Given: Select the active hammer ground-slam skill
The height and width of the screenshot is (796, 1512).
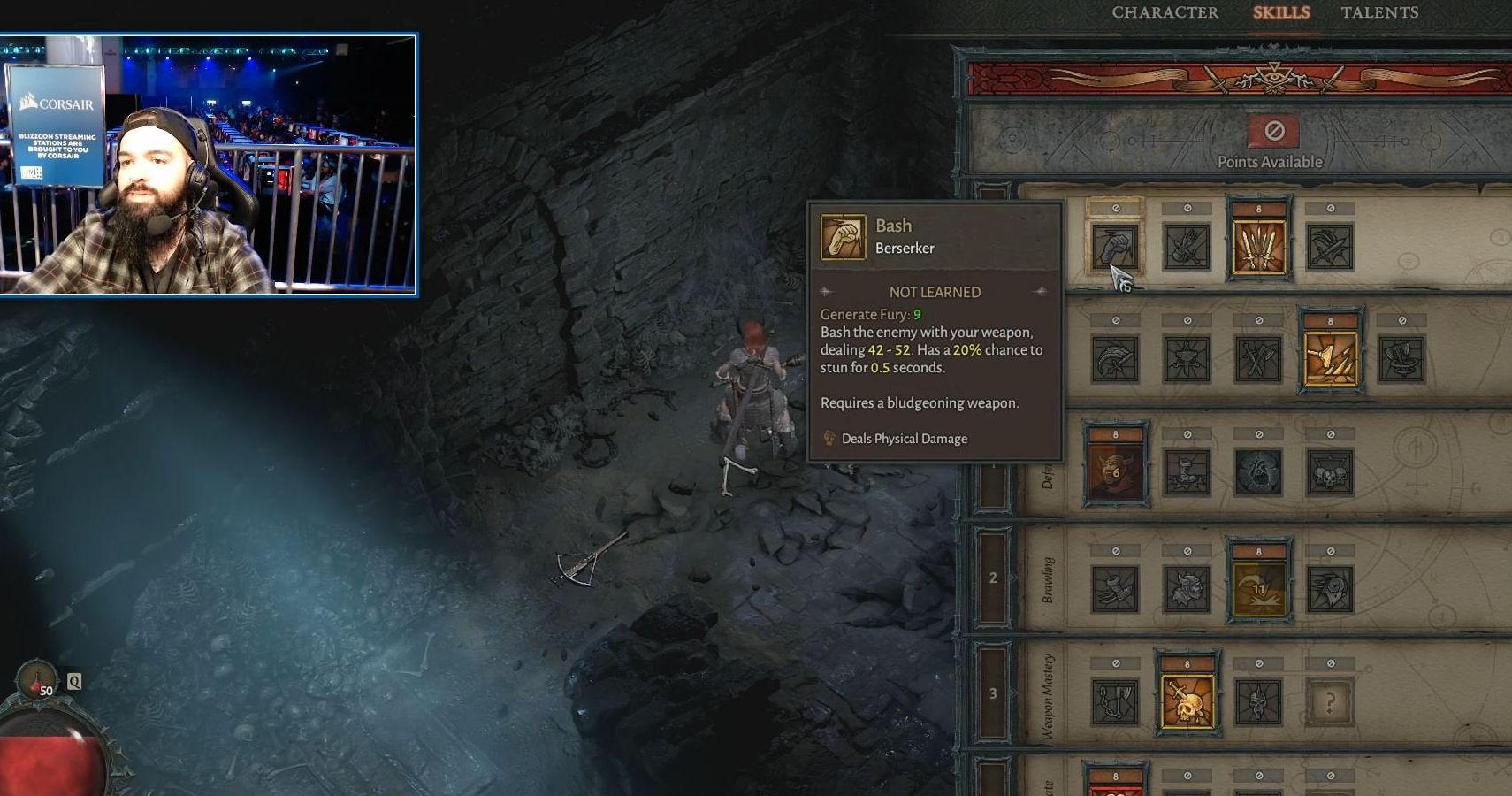Looking at the screenshot, I should tap(1330, 359).
